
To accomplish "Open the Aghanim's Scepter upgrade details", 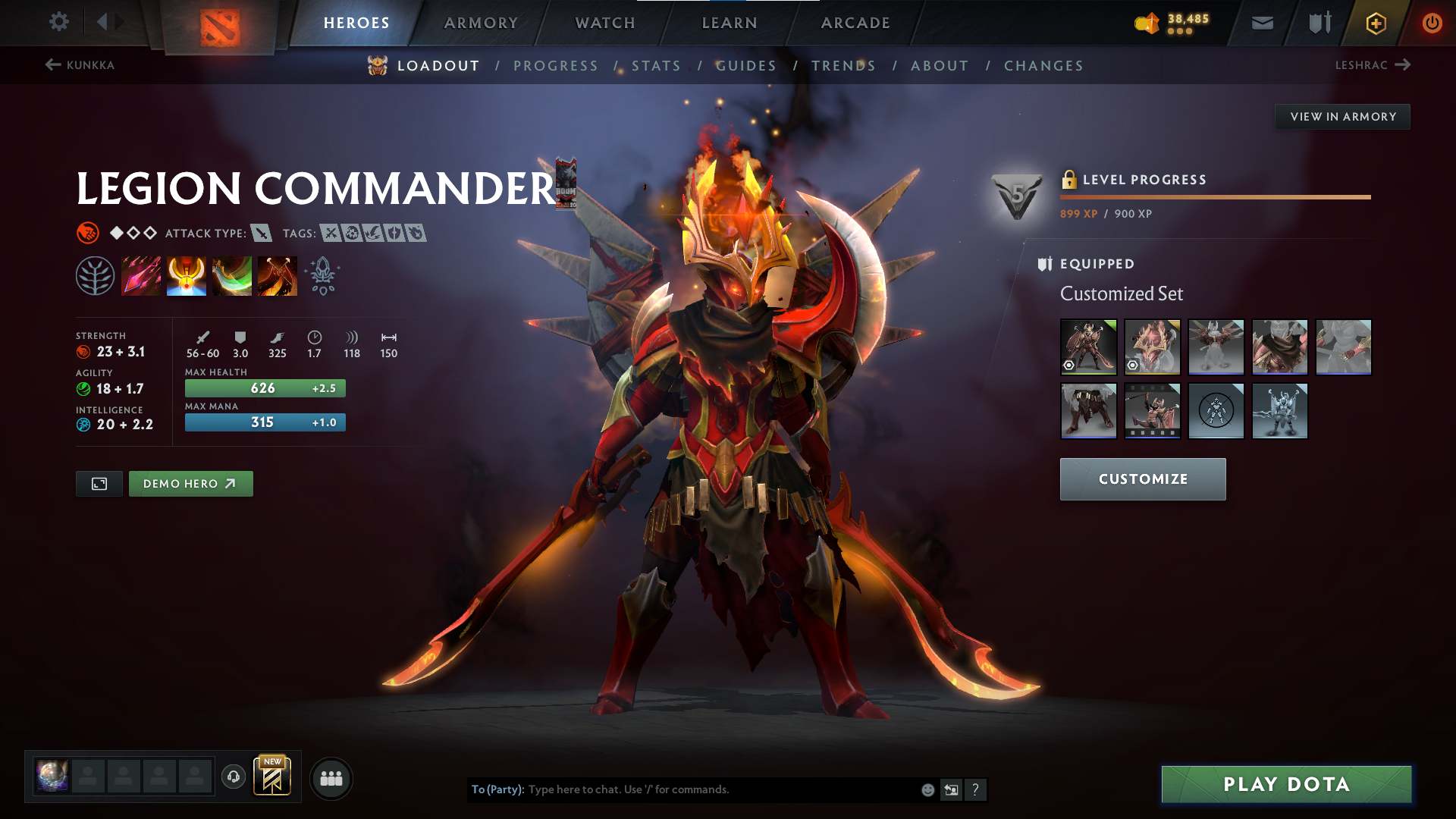I will (322, 275).
